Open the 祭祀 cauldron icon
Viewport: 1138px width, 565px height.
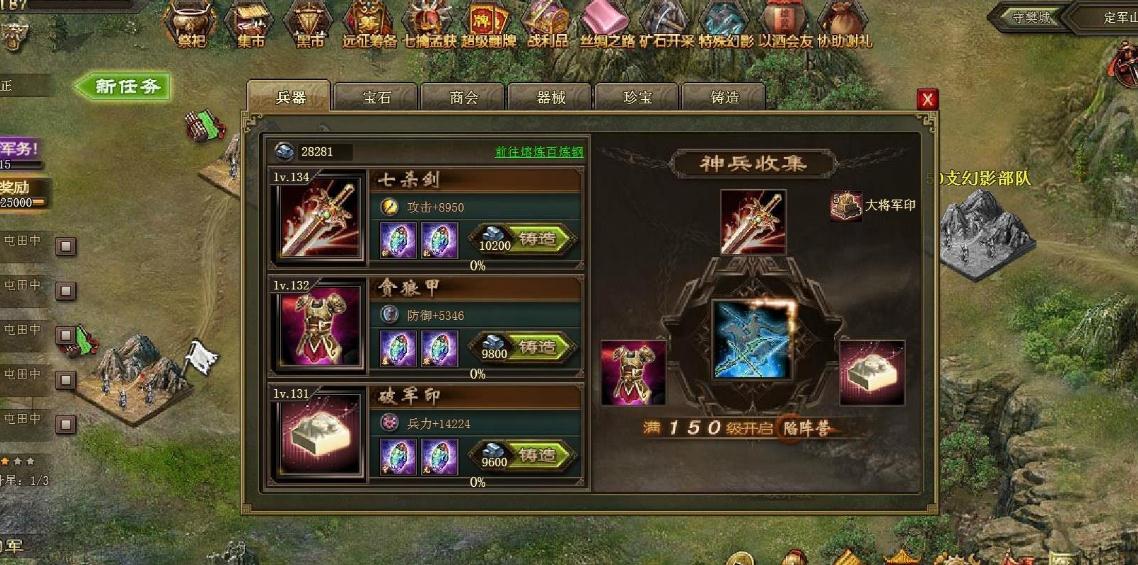[191, 24]
